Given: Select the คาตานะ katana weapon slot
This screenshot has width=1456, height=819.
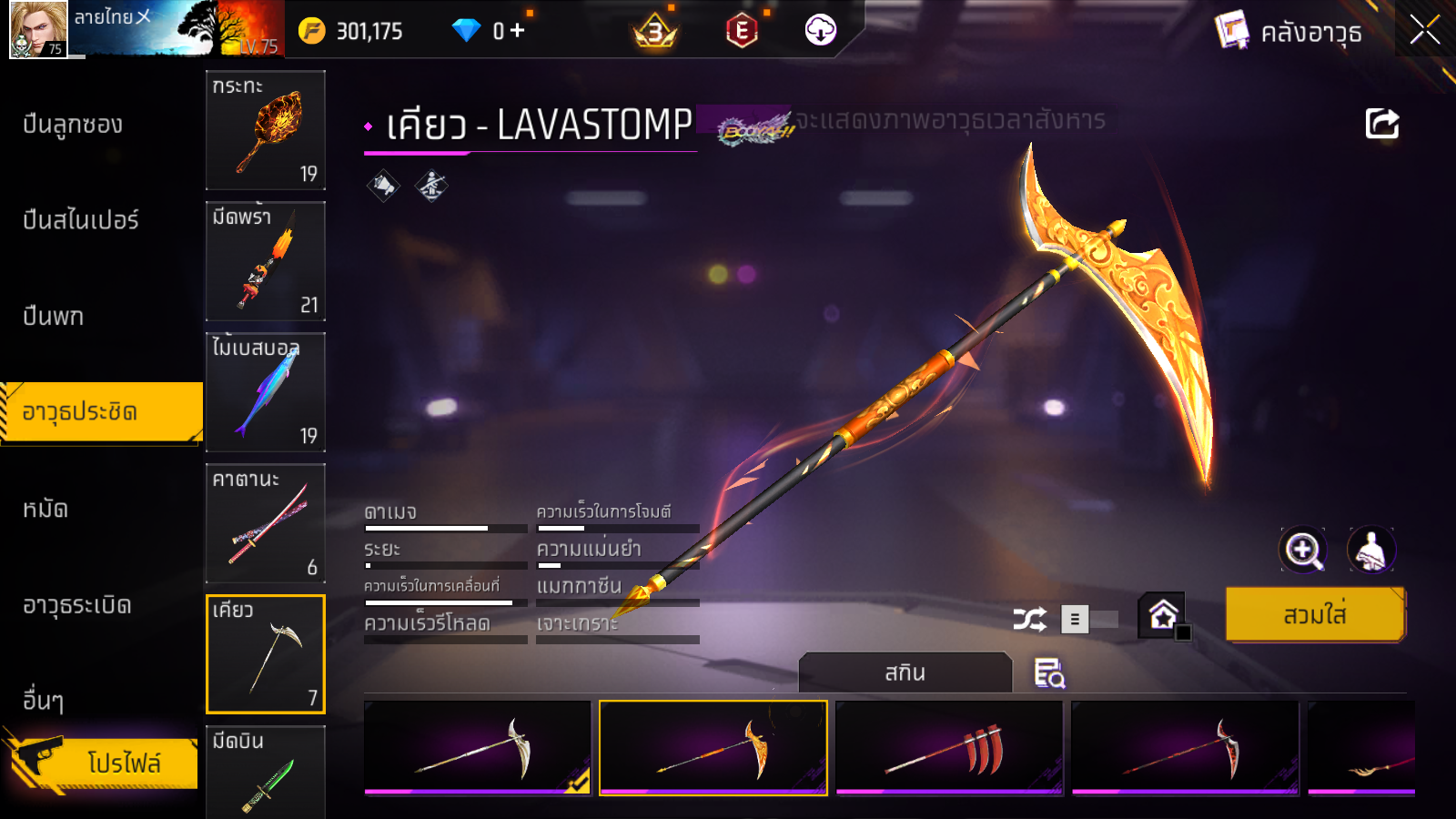Looking at the screenshot, I should 266,523.
